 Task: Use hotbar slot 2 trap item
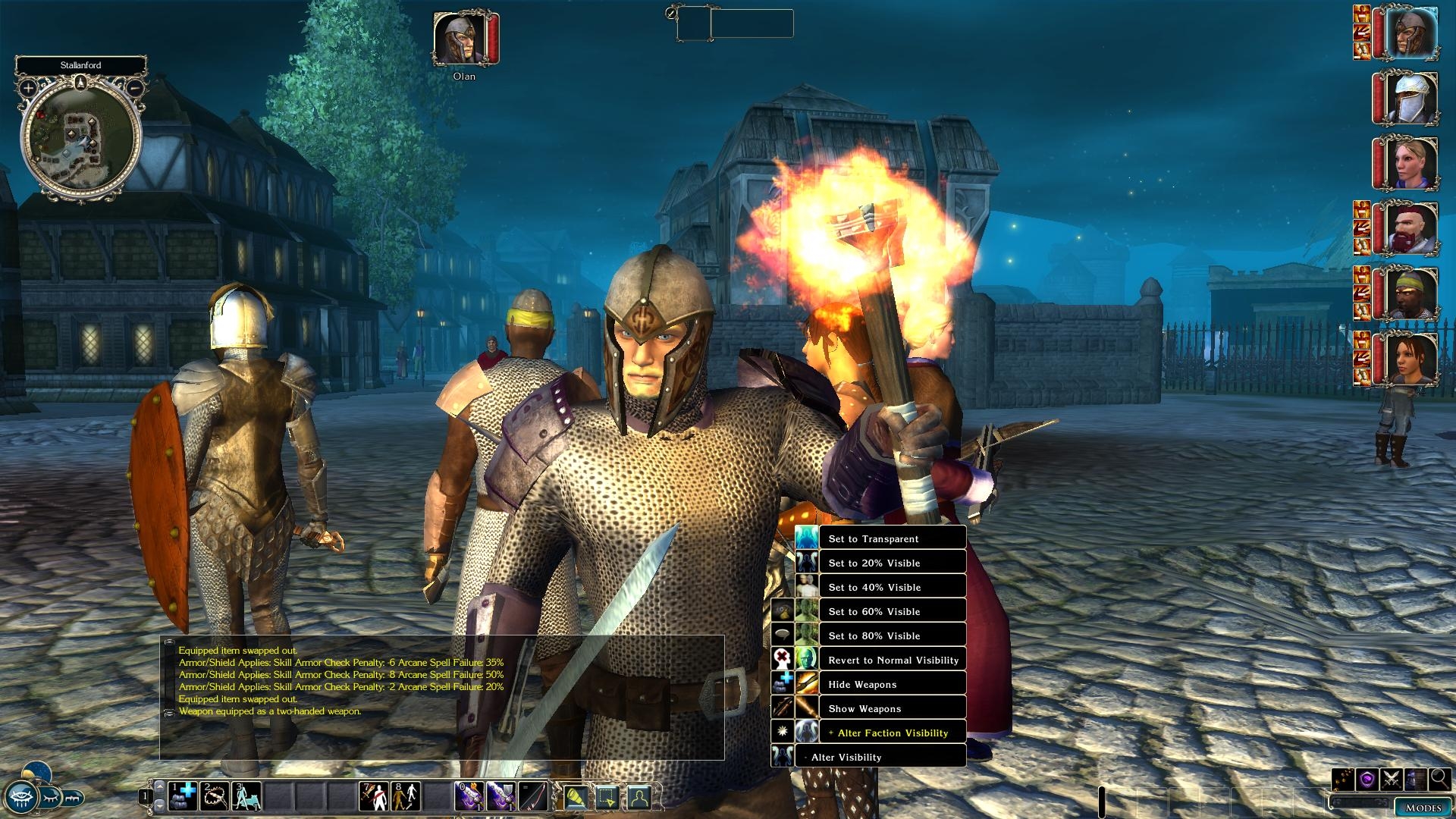coord(215,796)
